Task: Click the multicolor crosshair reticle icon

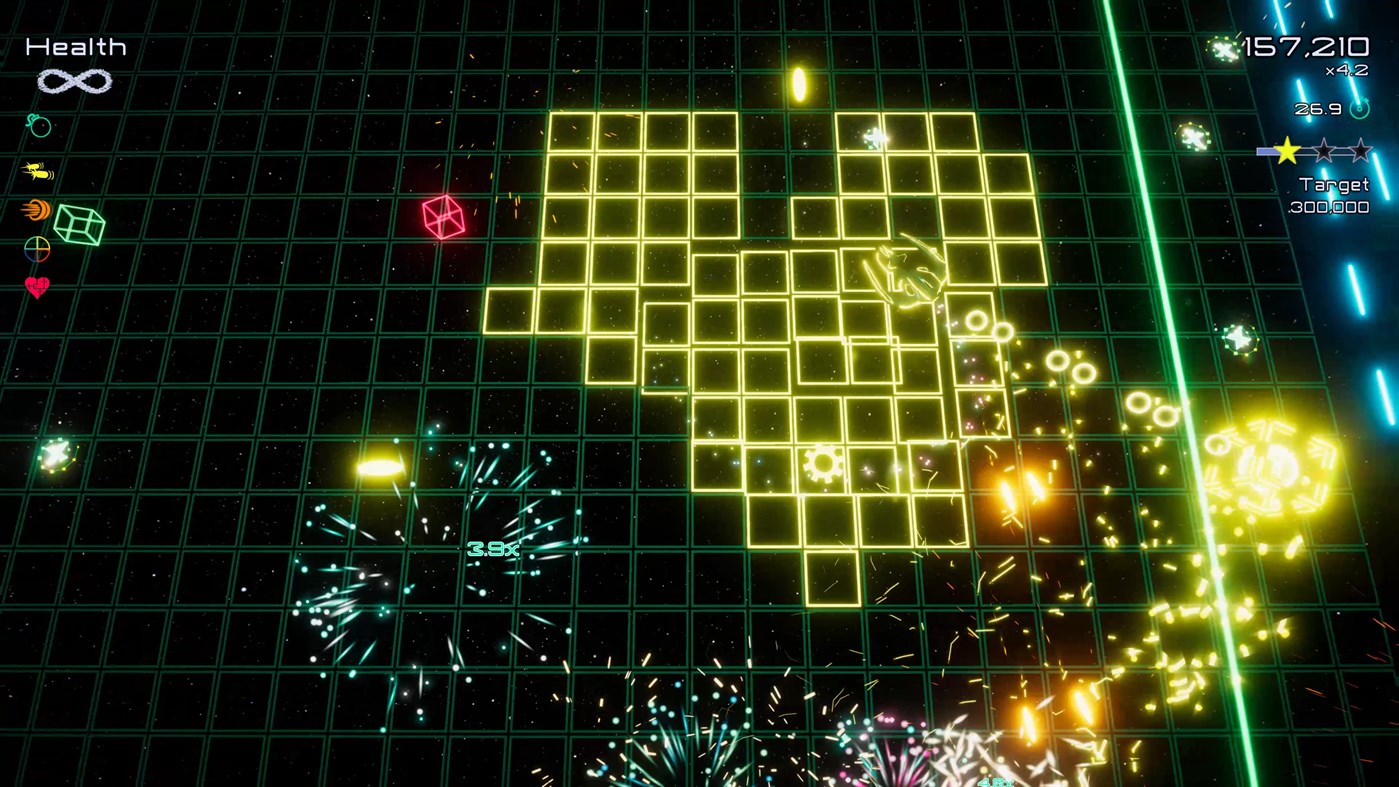Action: [35, 249]
